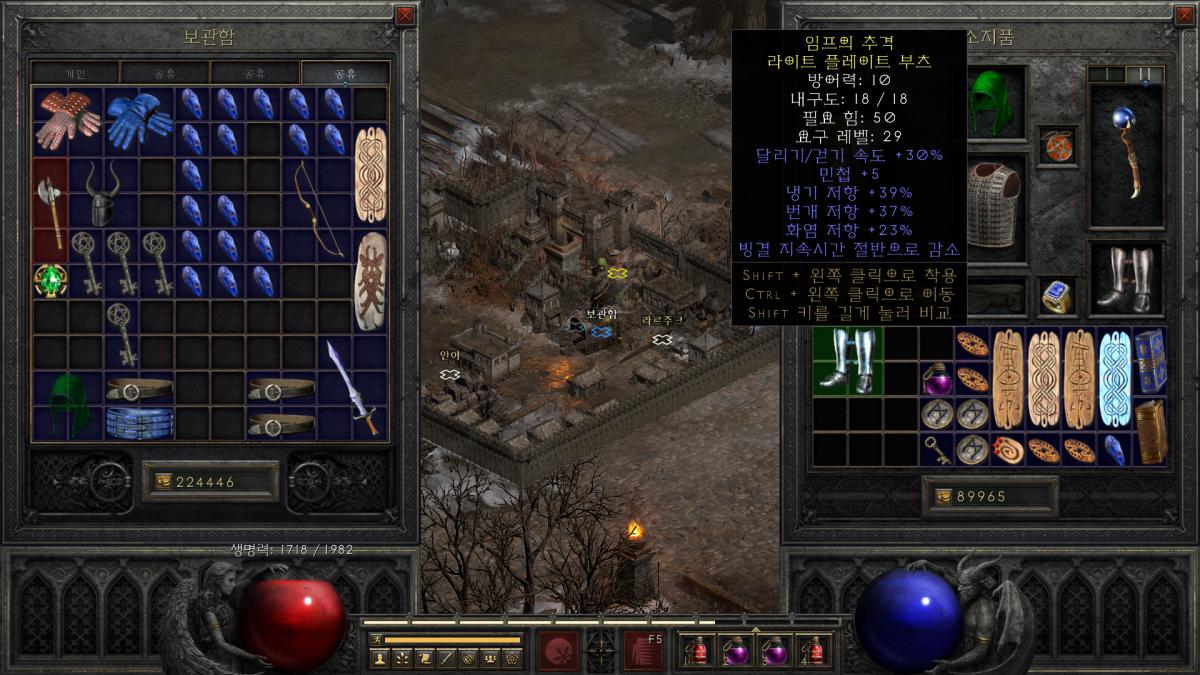Click the equipped sapphire ring slot
The width and height of the screenshot is (1200, 675).
pos(1057,296)
